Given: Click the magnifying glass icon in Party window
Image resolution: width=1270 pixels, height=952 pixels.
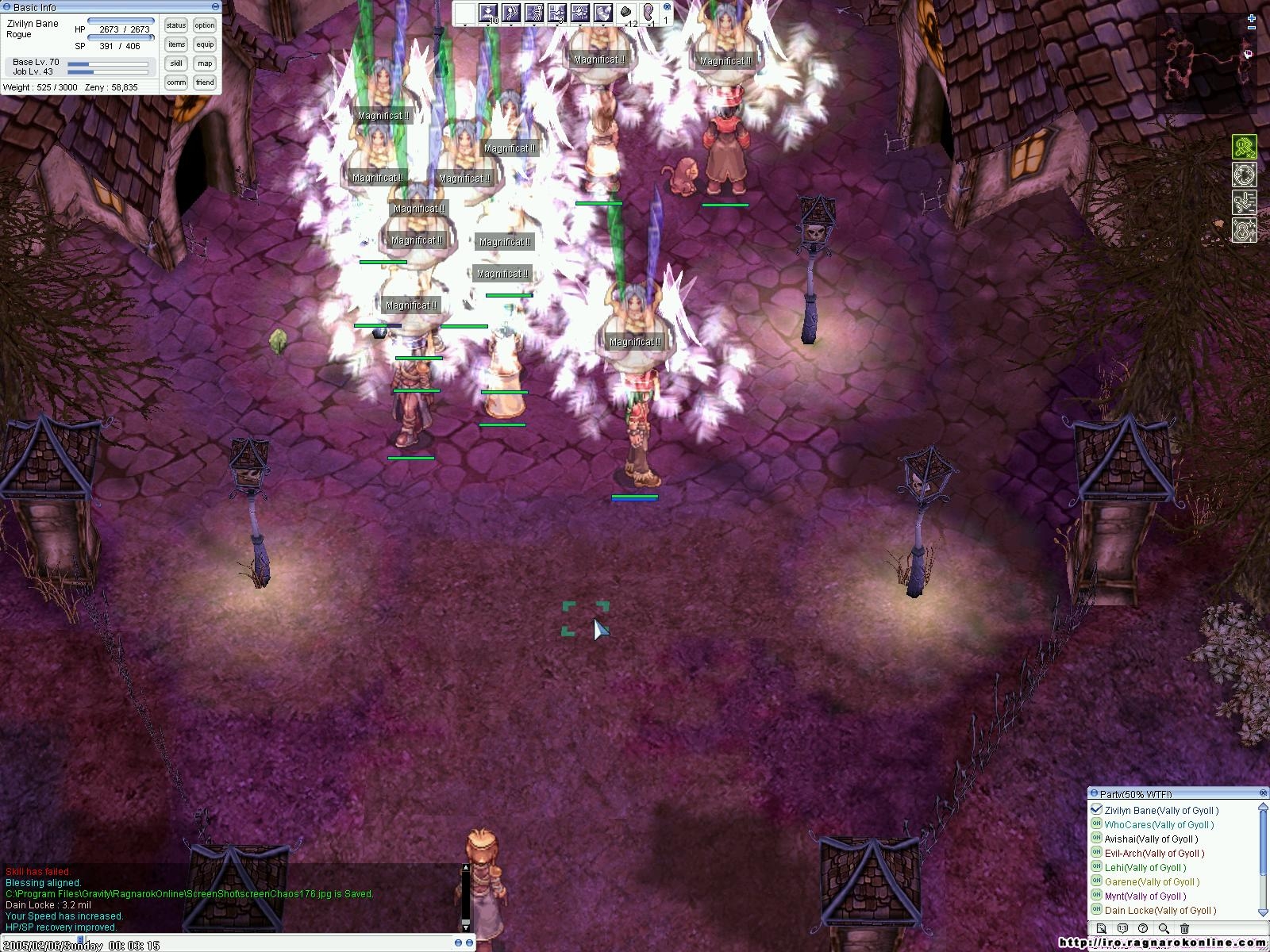Looking at the screenshot, I should (x=1164, y=928).
